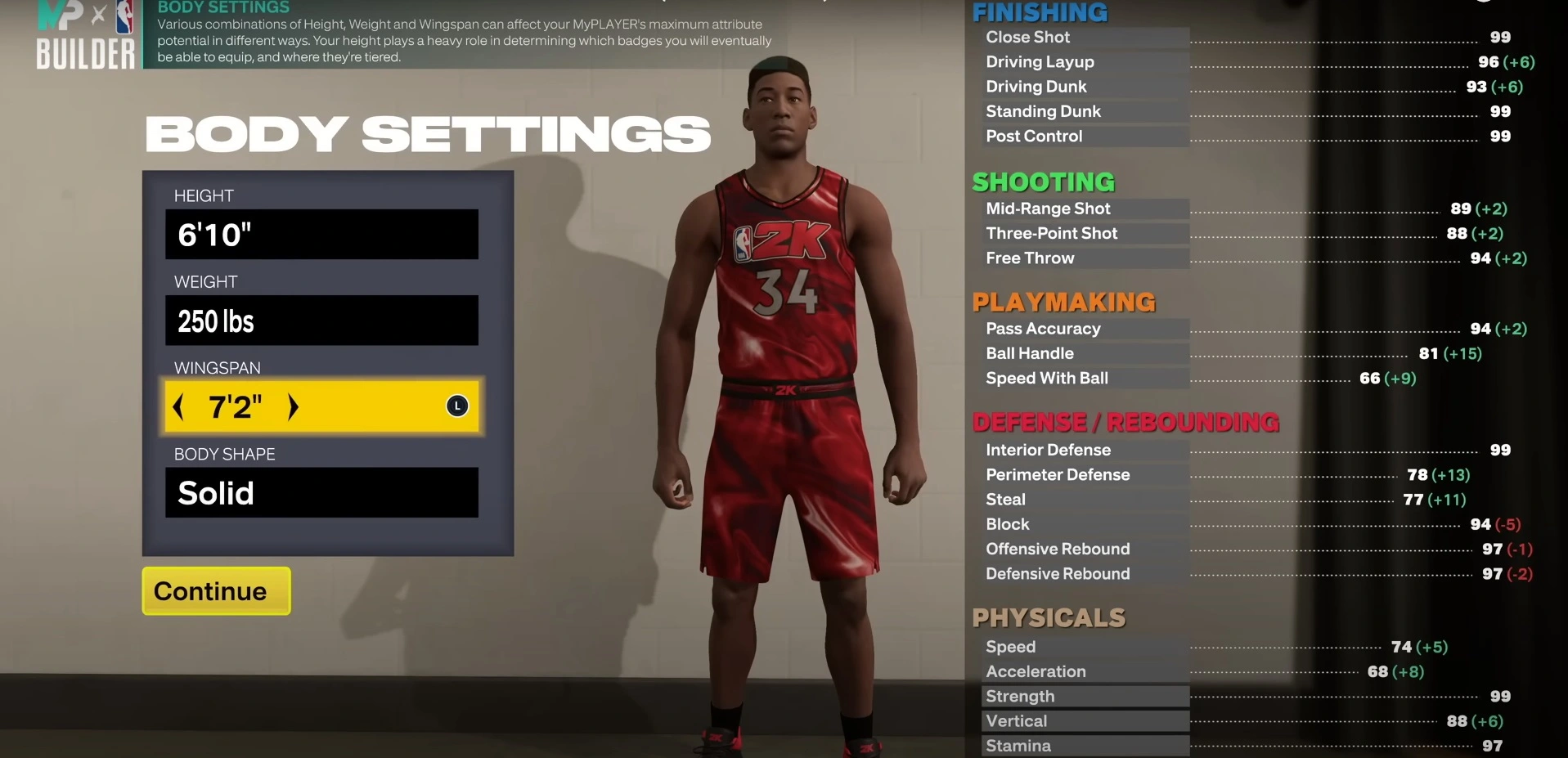This screenshot has width=1568, height=758.
Task: Increase wingspan with the right arrow
Action: tap(293, 406)
